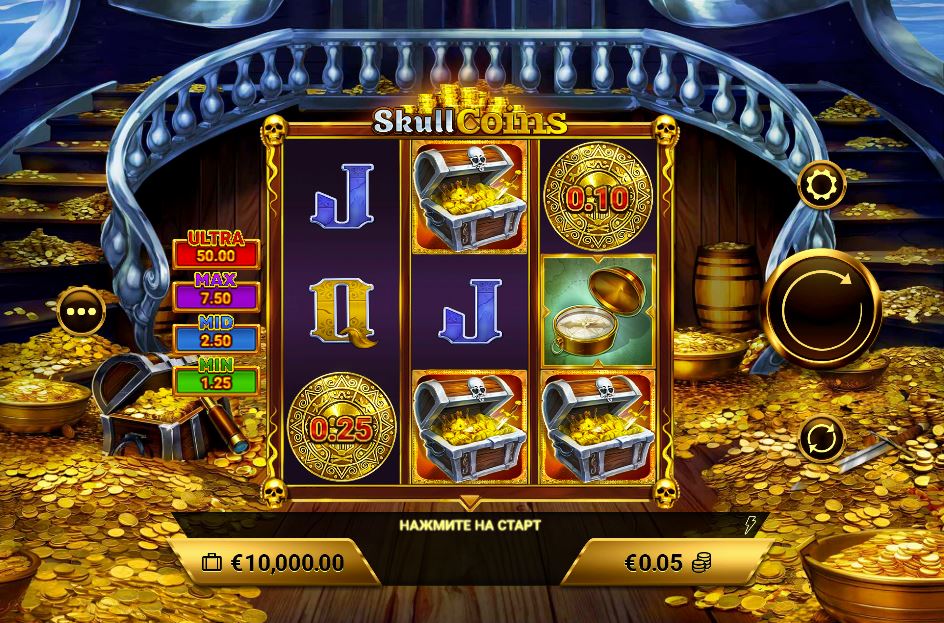Spin the reels with the large round button
The image size is (944, 623).
[x=822, y=309]
